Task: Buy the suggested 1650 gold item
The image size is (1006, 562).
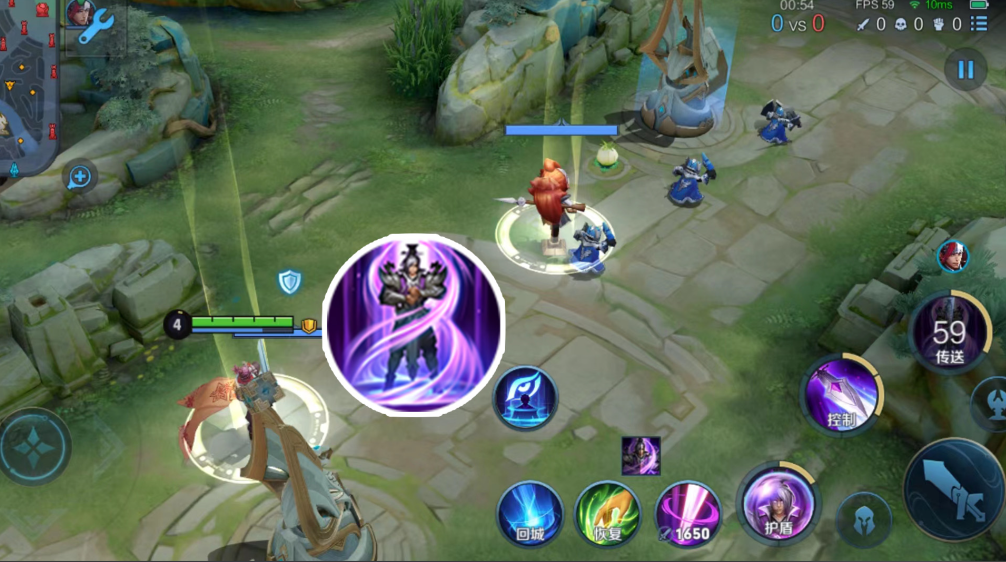Action: (687, 514)
